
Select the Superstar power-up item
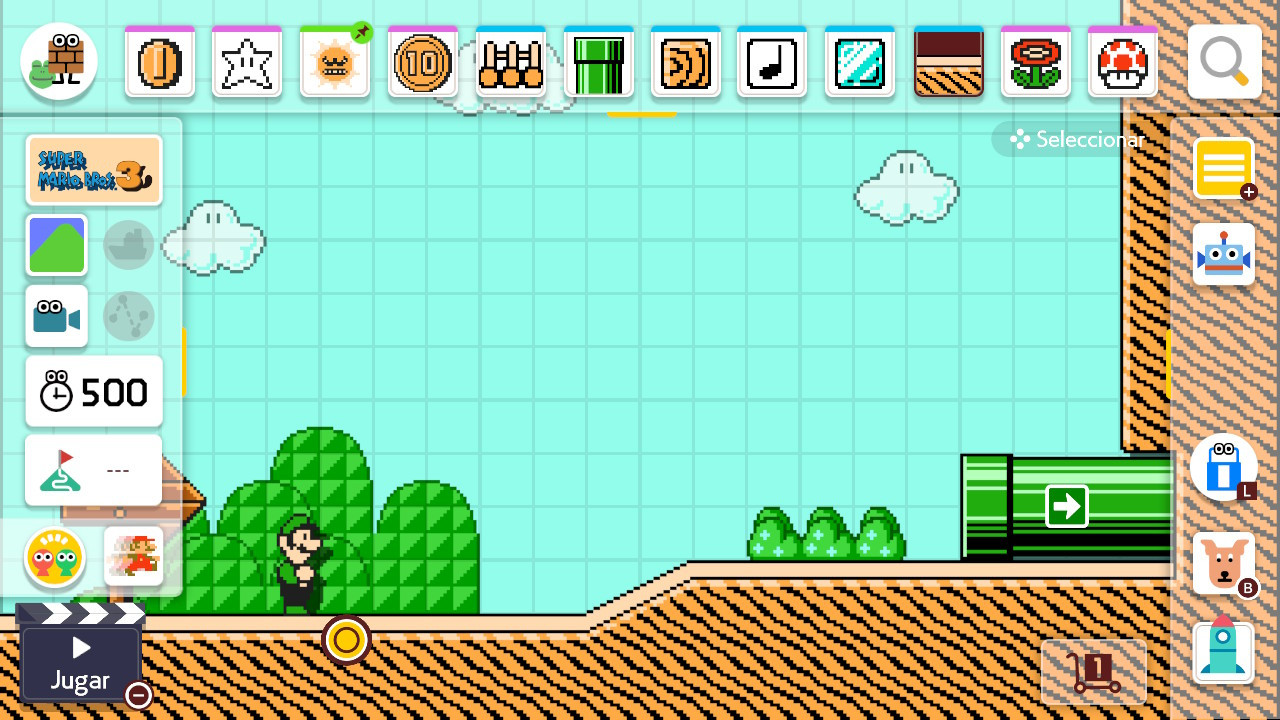coord(247,62)
